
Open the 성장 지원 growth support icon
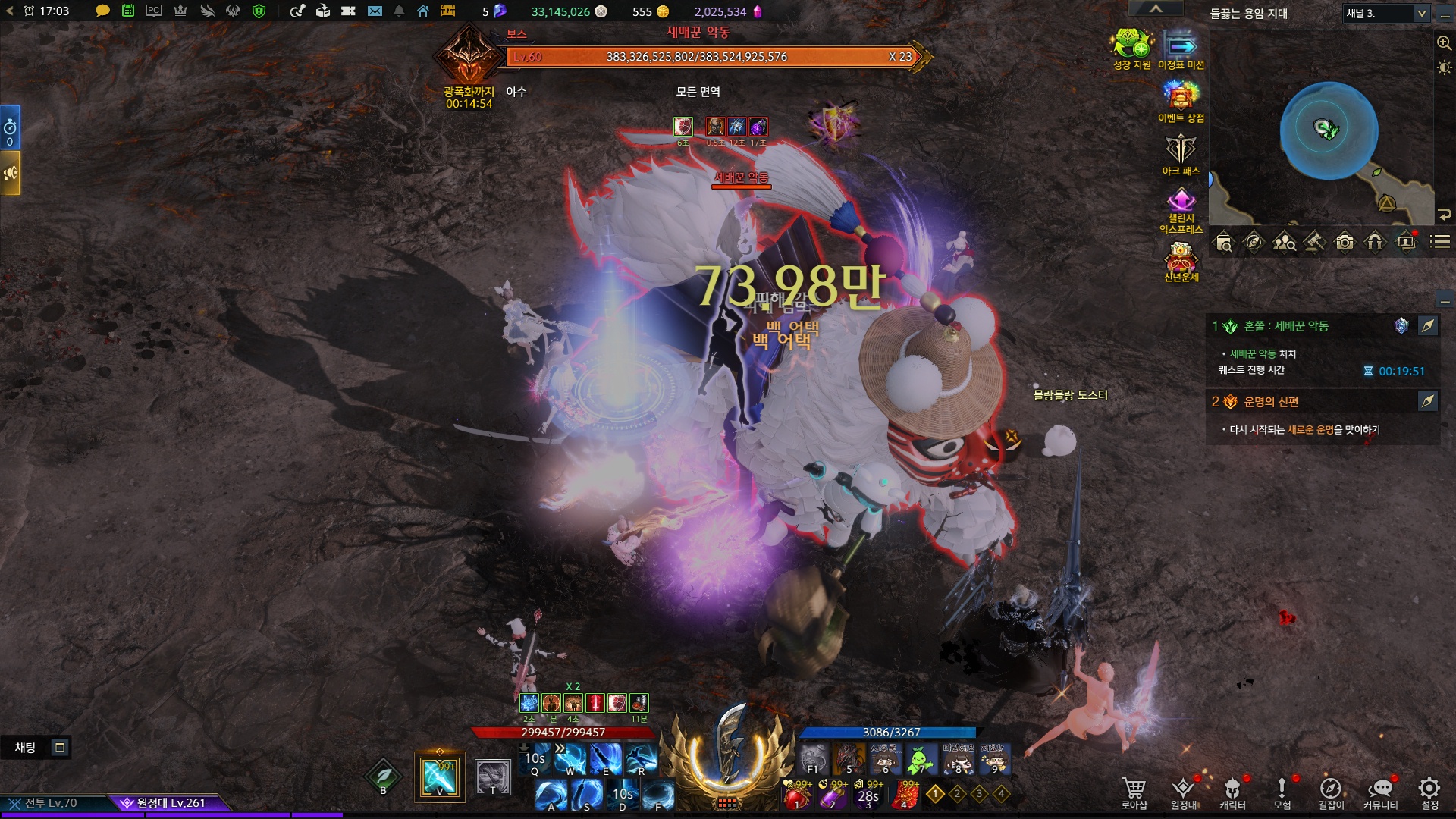point(1131,49)
